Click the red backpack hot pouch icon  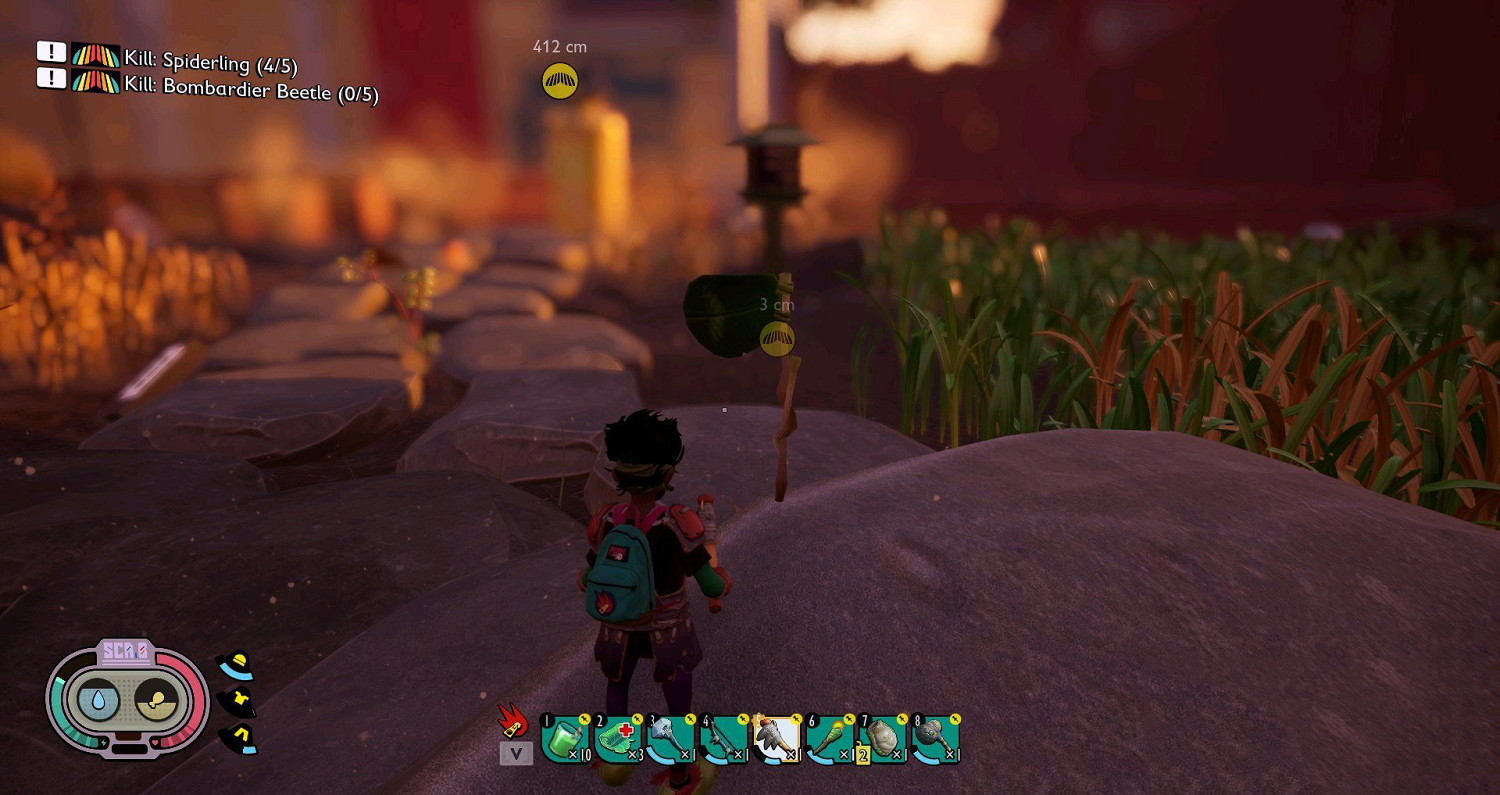click(x=513, y=721)
